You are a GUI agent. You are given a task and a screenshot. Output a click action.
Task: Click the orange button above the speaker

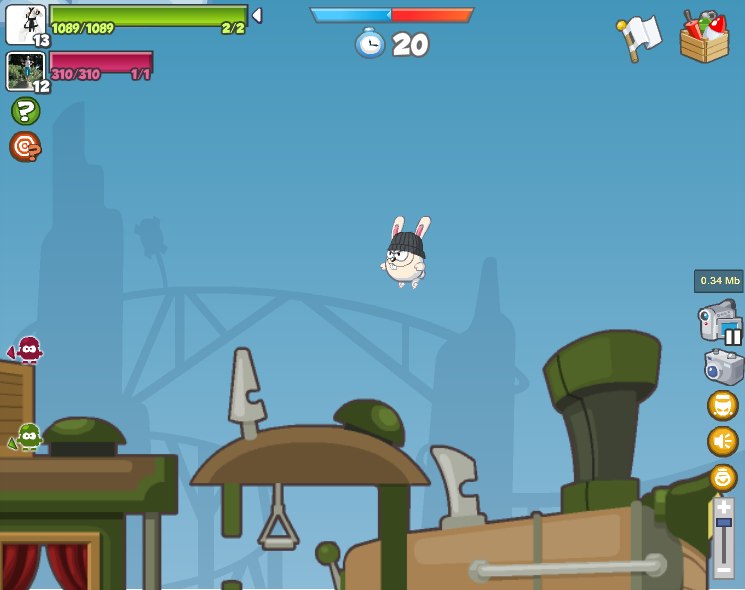(723, 405)
